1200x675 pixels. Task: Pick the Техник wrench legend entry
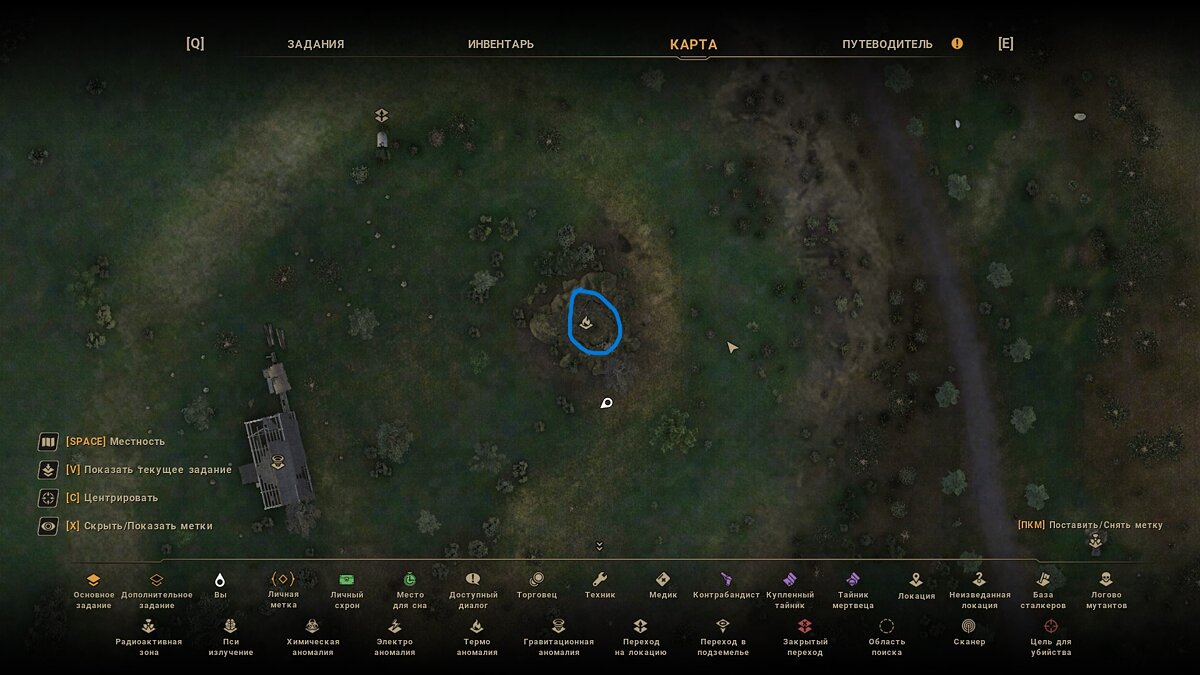pyautogui.click(x=600, y=579)
